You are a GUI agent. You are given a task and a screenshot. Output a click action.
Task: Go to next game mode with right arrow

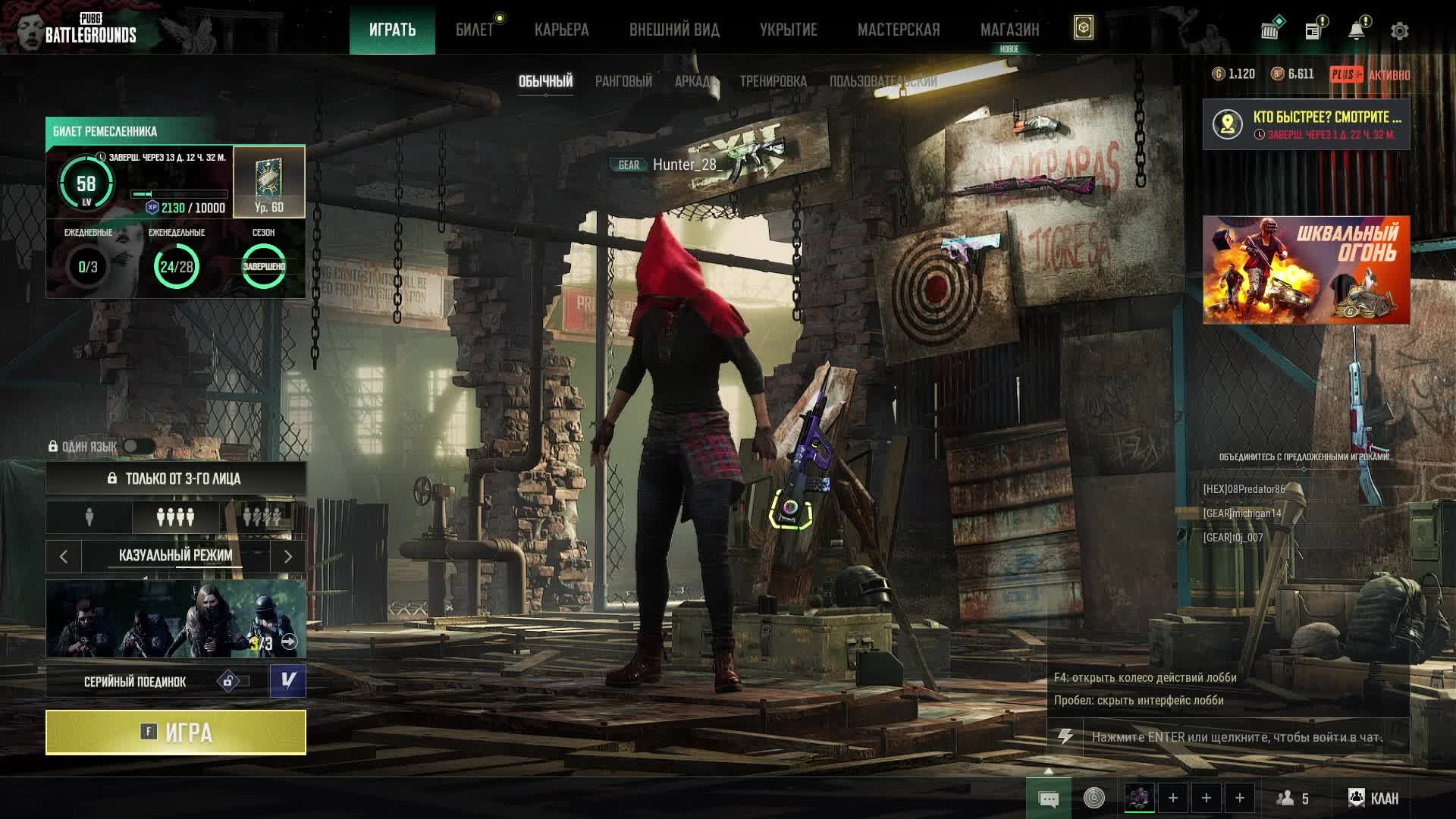287,557
